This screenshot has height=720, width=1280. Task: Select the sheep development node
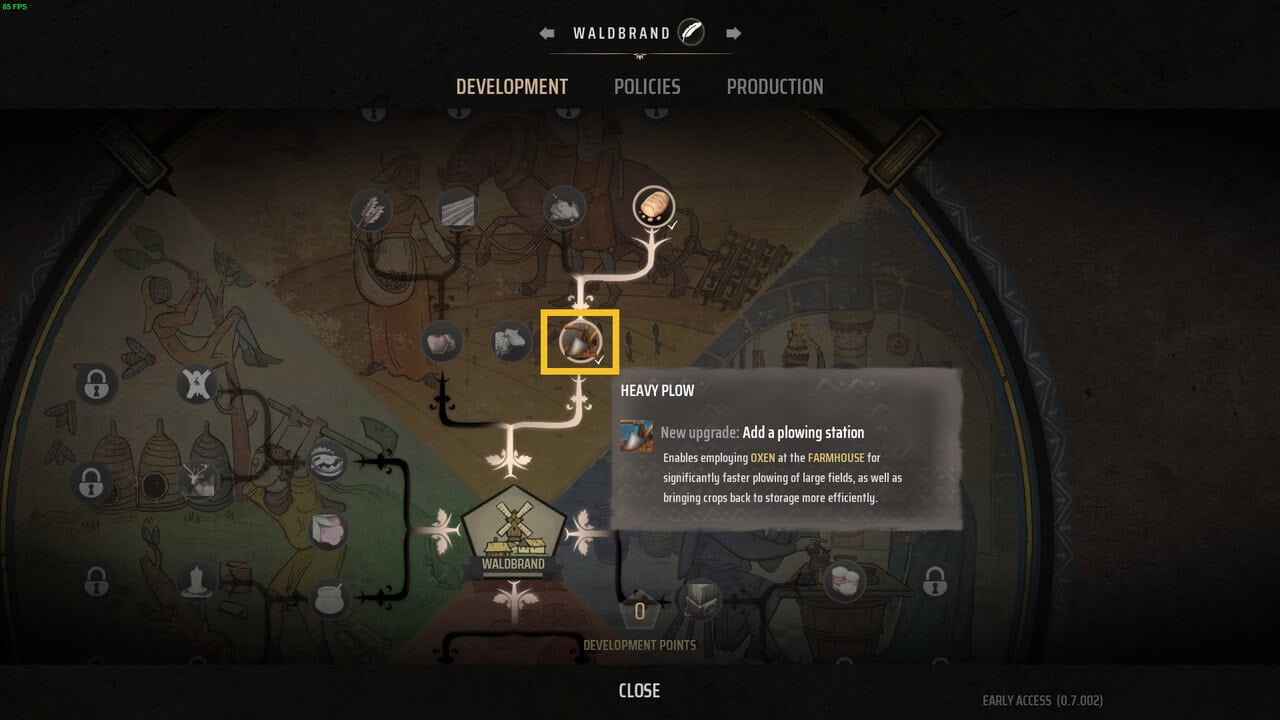tap(512, 341)
